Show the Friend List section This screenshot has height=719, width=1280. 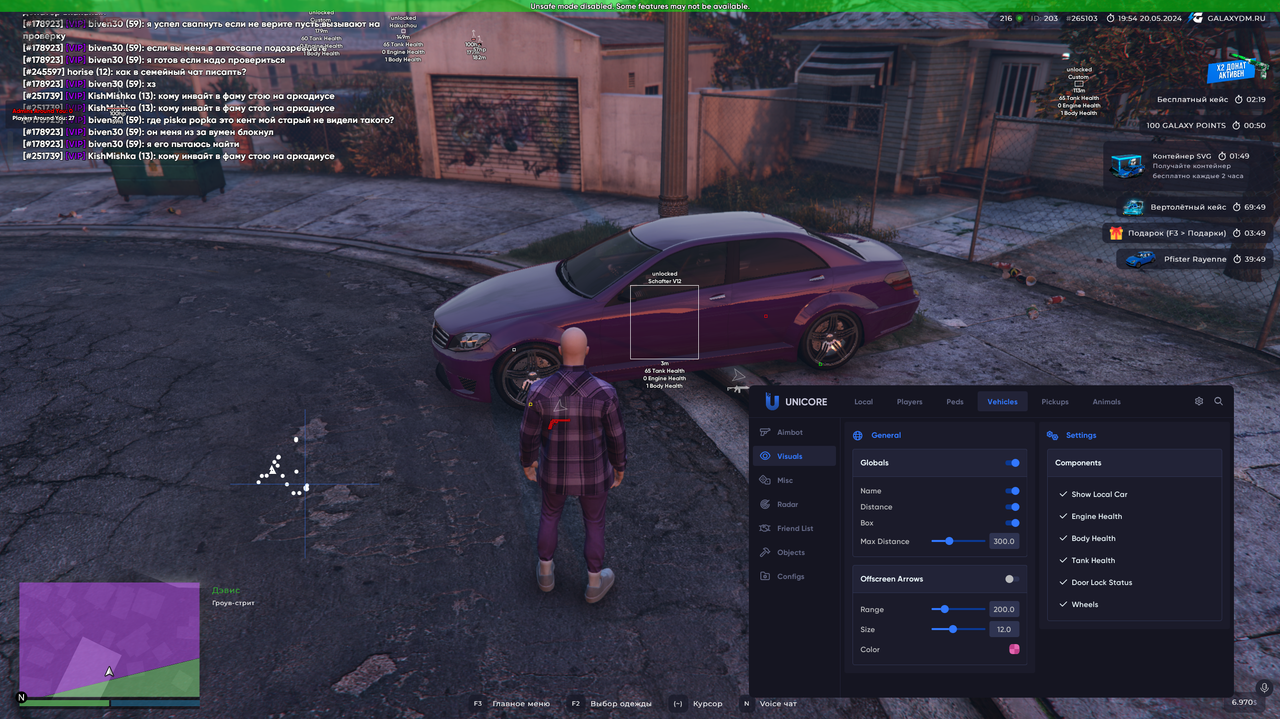click(794, 528)
